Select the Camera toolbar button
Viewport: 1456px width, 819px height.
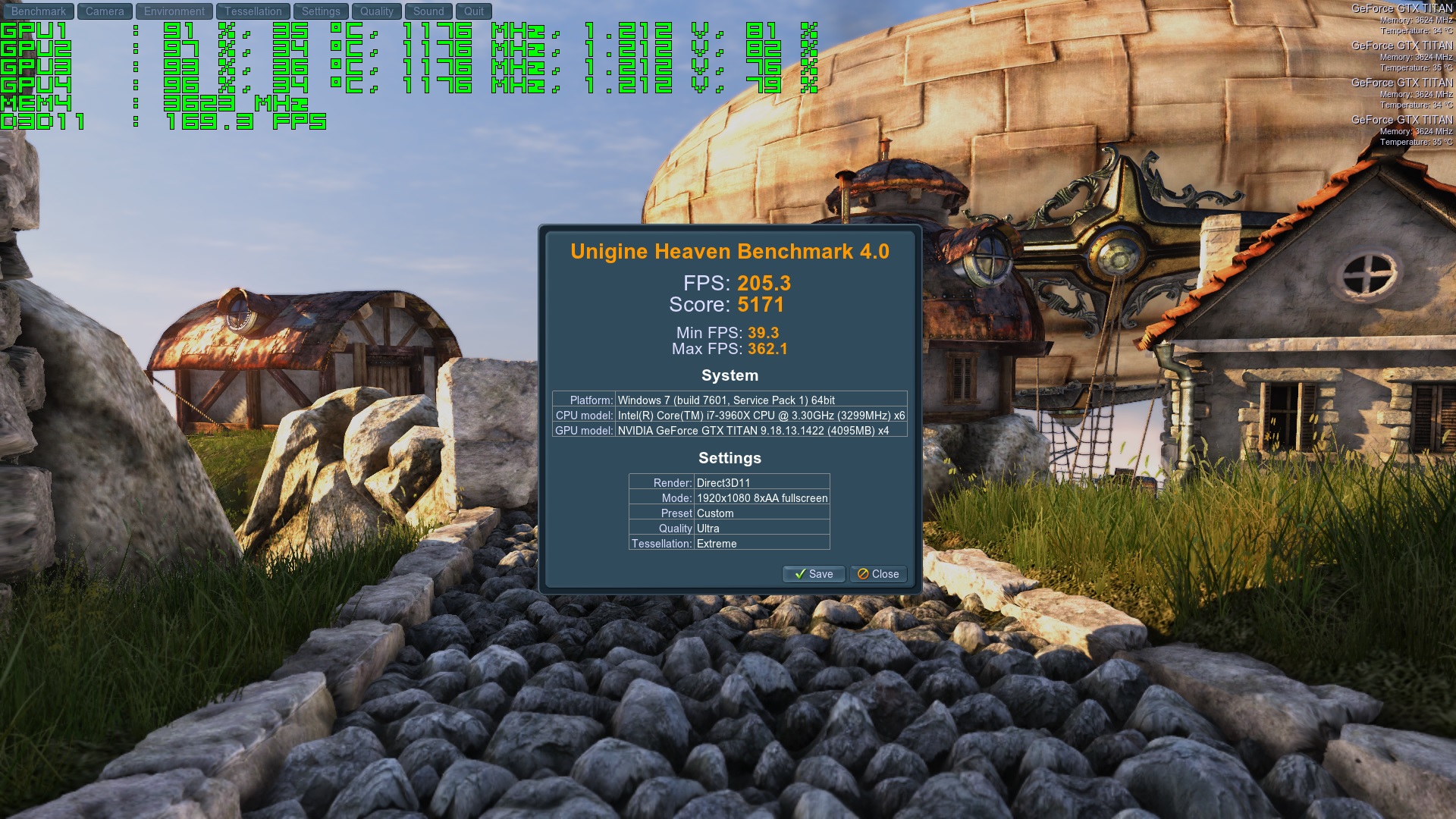pyautogui.click(x=105, y=11)
